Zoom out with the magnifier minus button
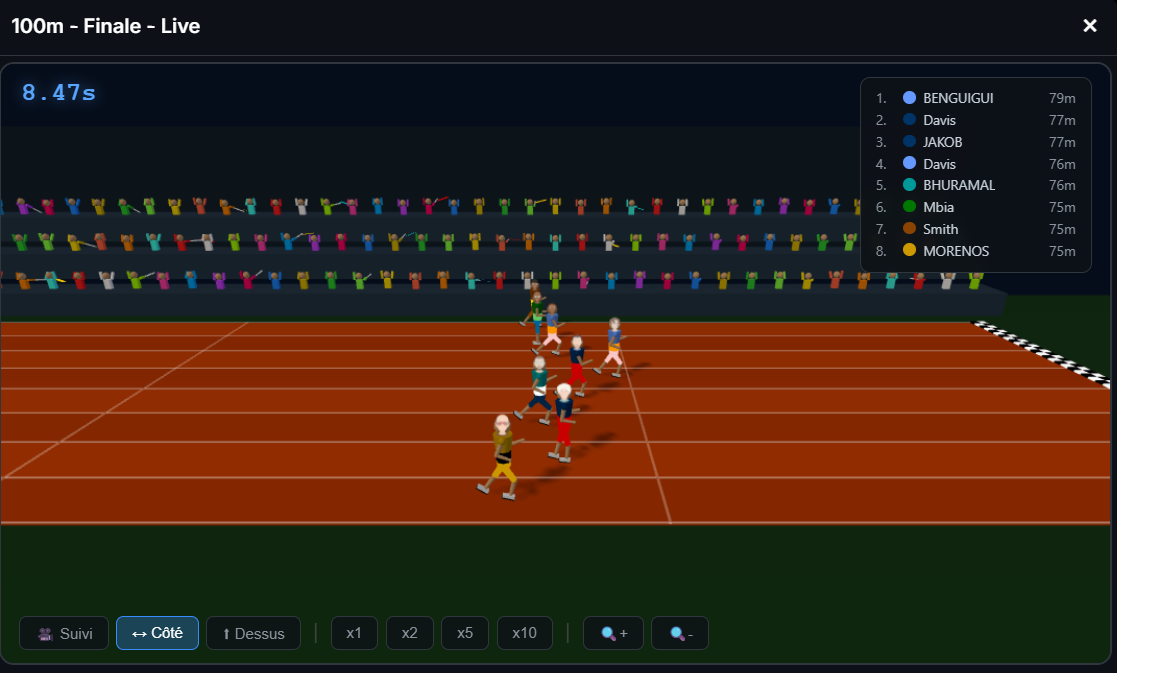The image size is (1152, 673). (680, 633)
